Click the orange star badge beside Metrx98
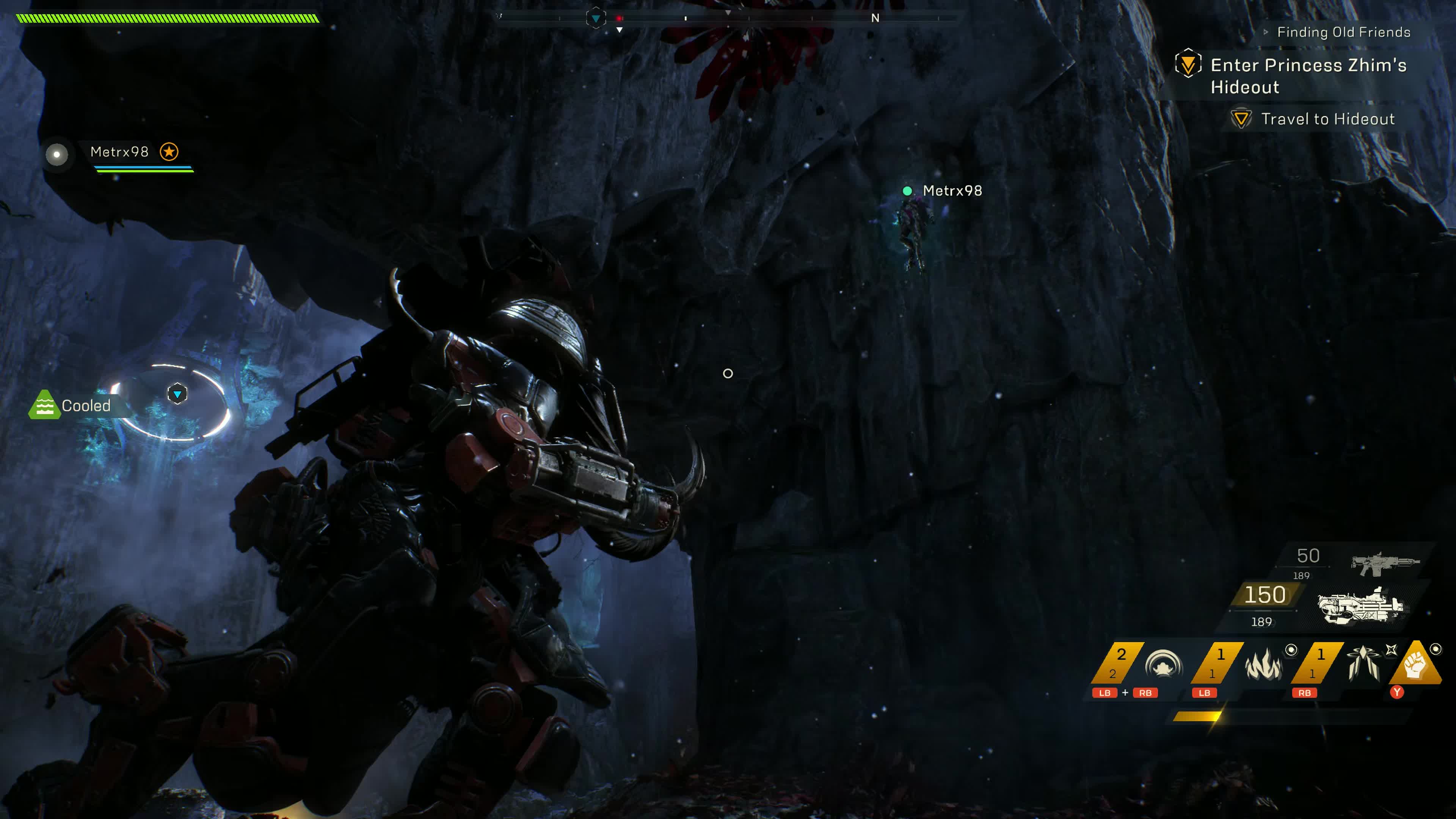Image resolution: width=1456 pixels, height=819 pixels. click(x=169, y=152)
